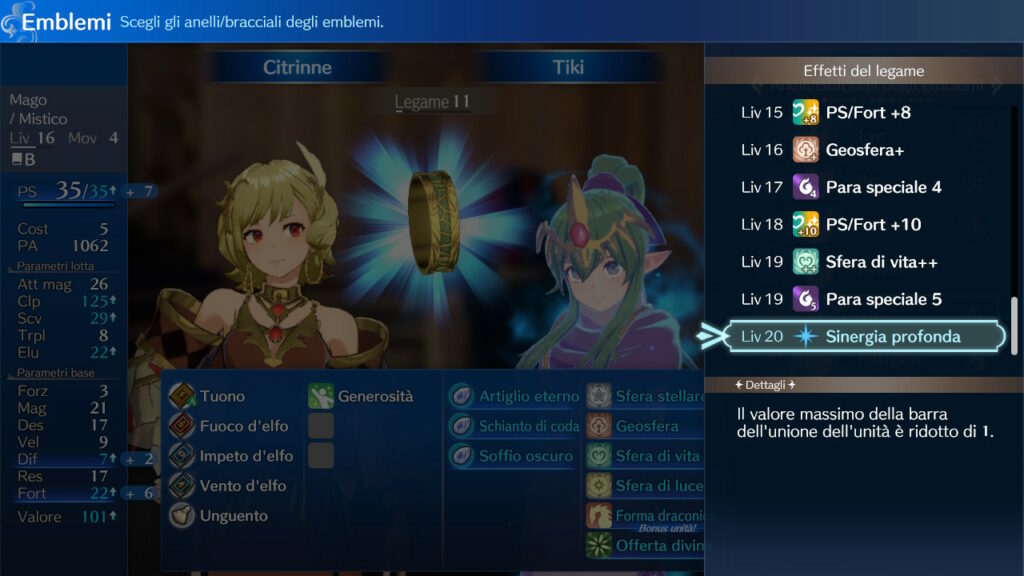Select the PS/Fort +8 bond effect row

(865, 112)
